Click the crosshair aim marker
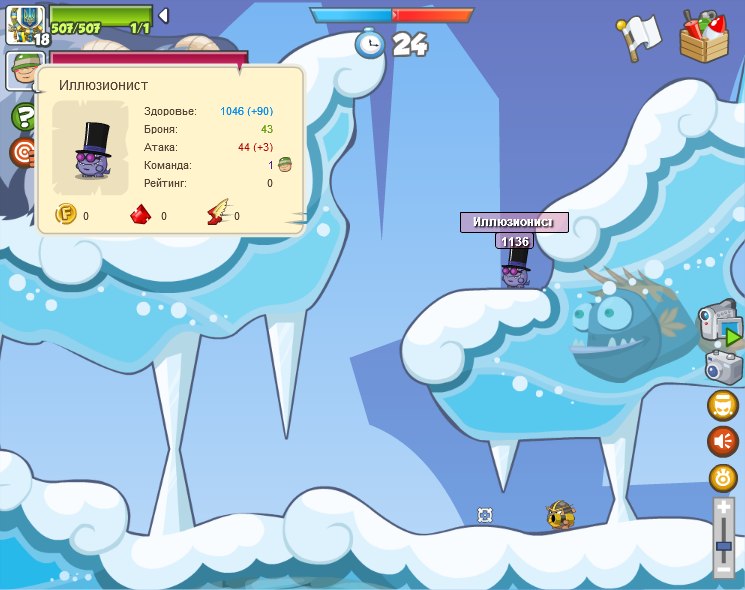Viewport: 745px width, 590px height. coord(485,515)
